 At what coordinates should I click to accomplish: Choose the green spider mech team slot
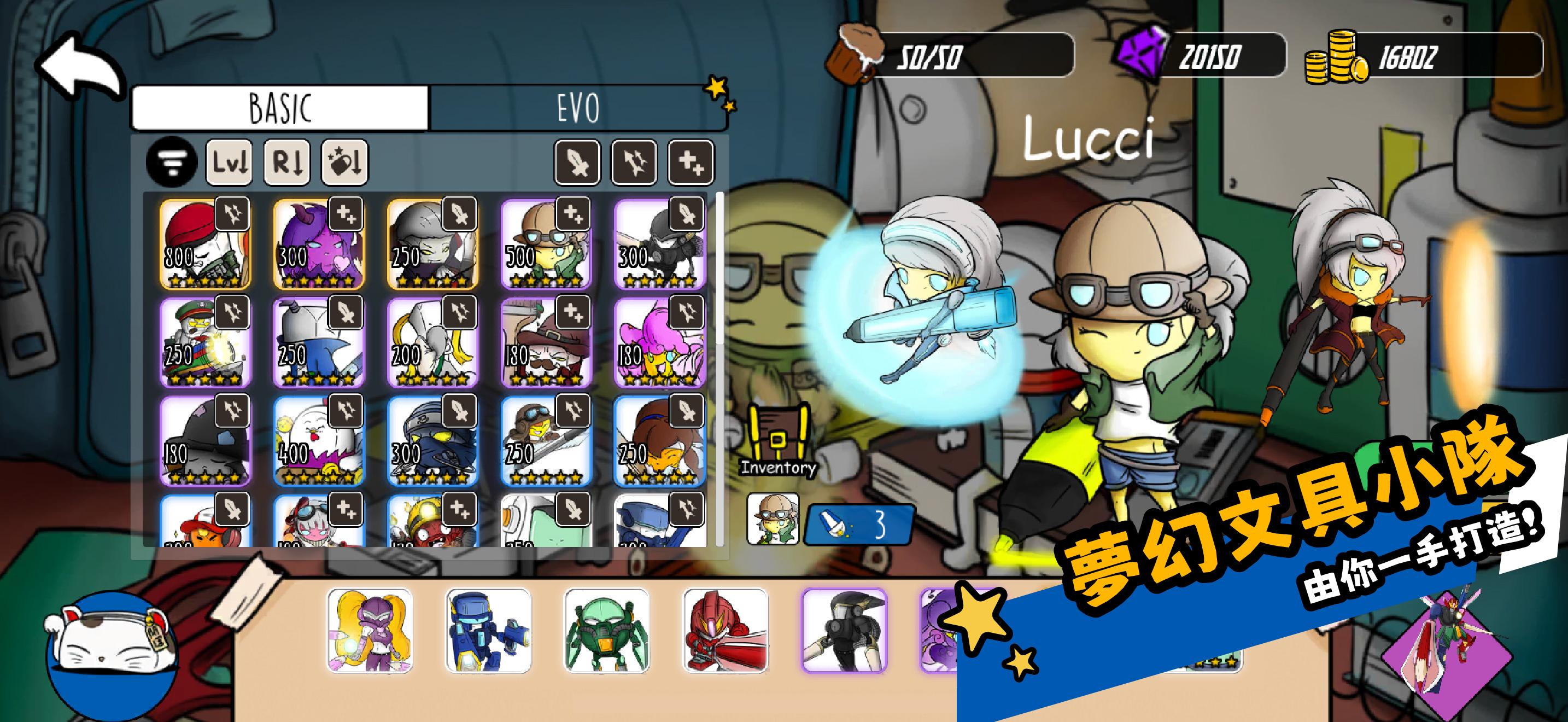(x=607, y=630)
